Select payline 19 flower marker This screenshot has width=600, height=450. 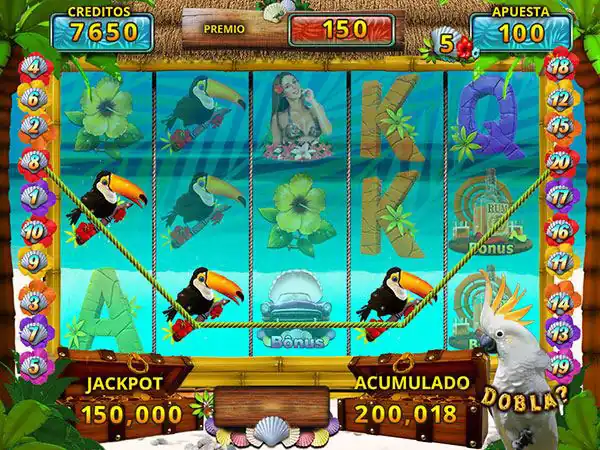tap(561, 365)
